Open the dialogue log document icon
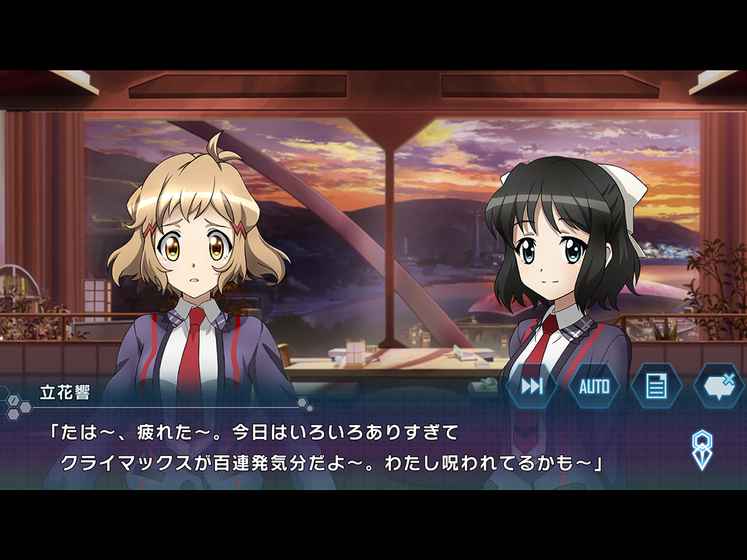 click(x=656, y=386)
